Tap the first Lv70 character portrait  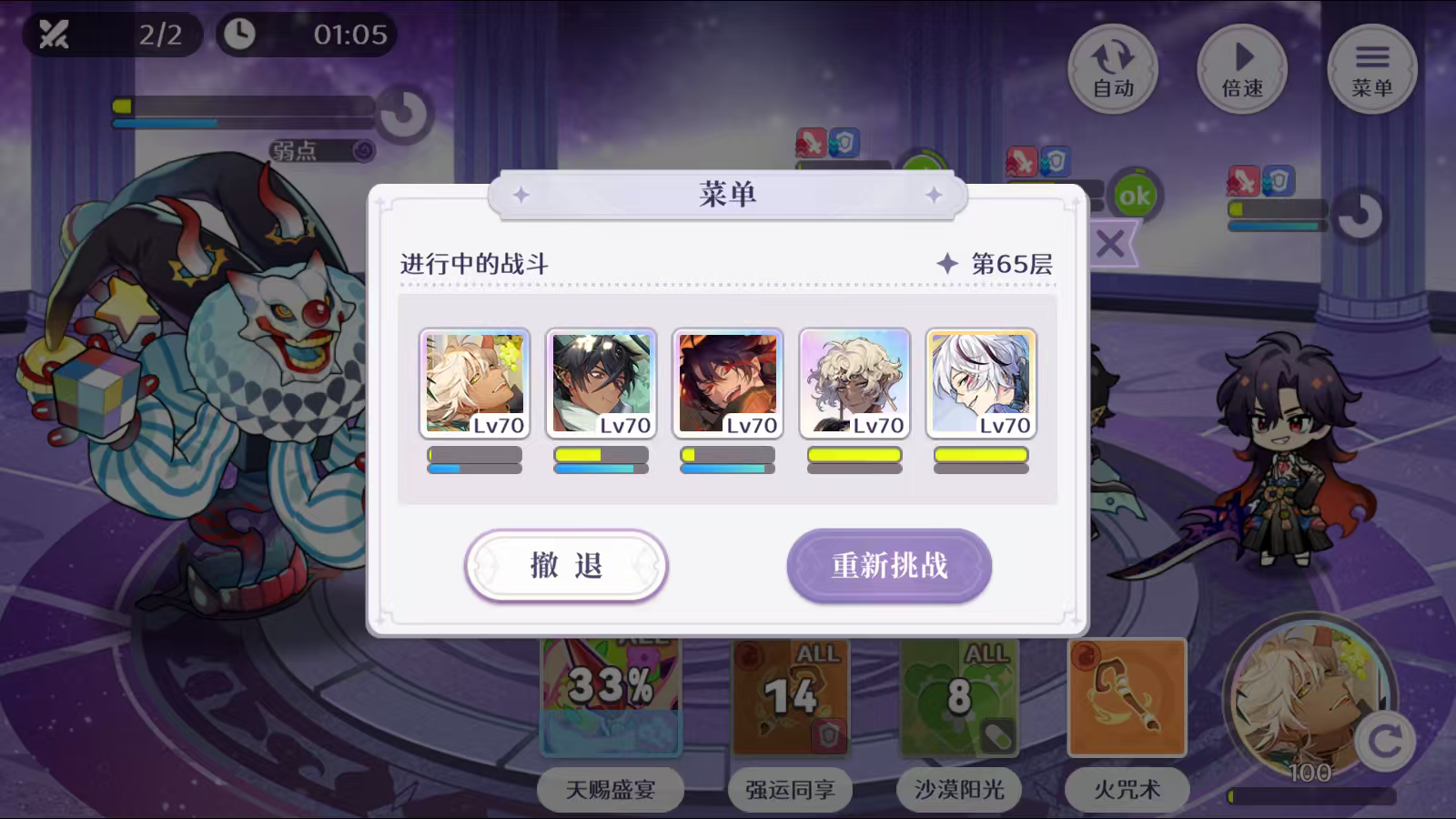tap(475, 382)
